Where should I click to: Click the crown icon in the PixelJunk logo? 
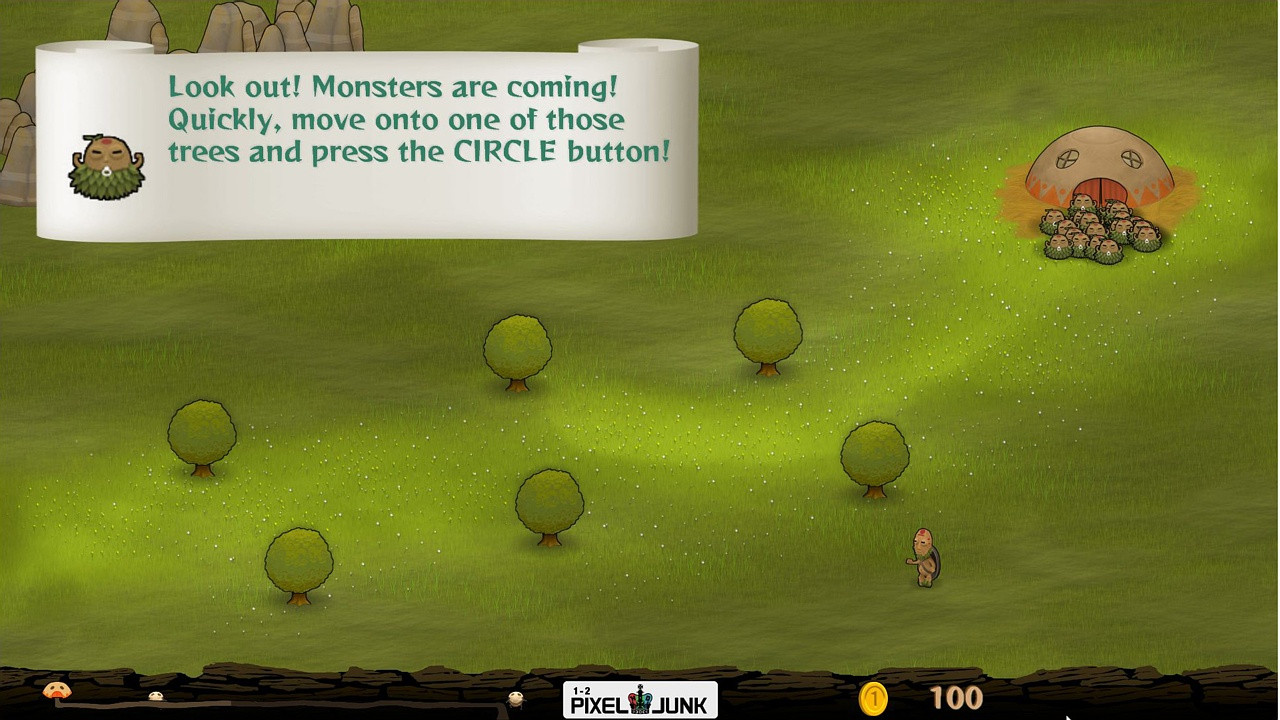click(640, 699)
